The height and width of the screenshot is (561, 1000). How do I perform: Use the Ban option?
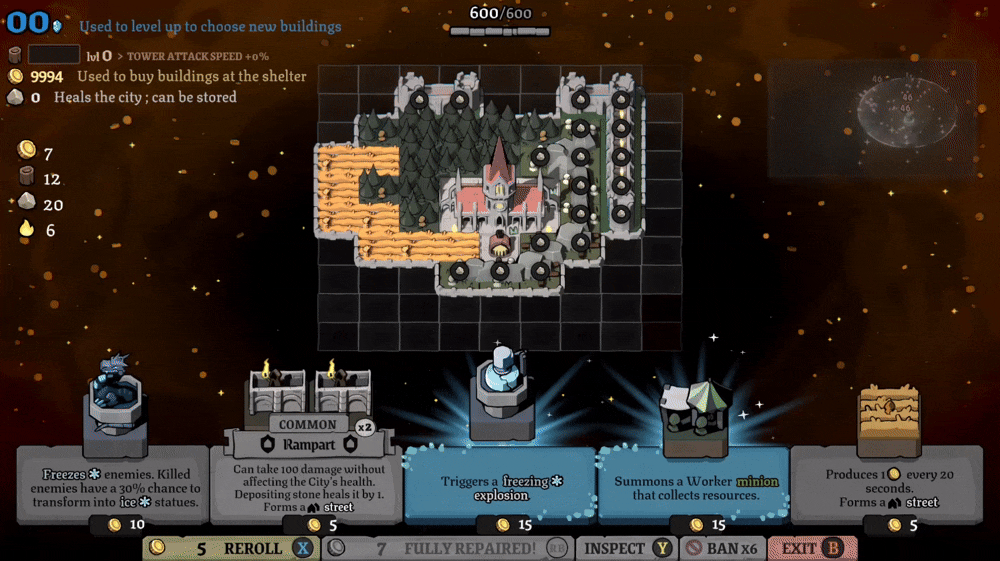click(723, 548)
